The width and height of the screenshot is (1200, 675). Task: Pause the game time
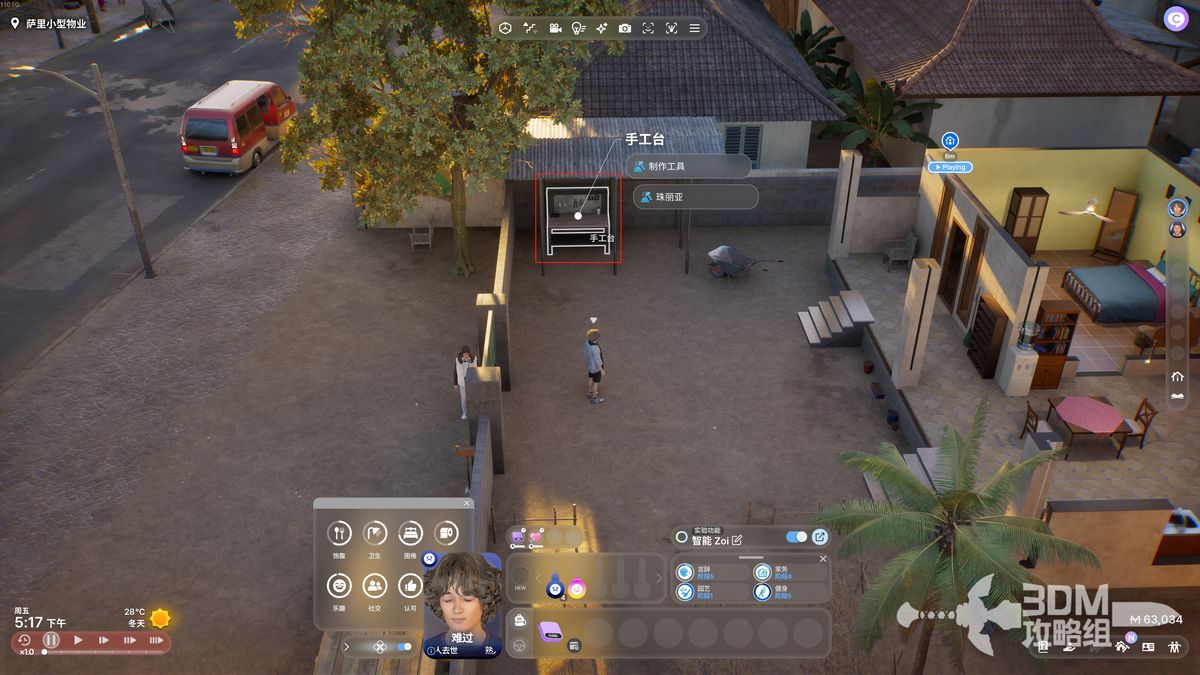pos(51,640)
